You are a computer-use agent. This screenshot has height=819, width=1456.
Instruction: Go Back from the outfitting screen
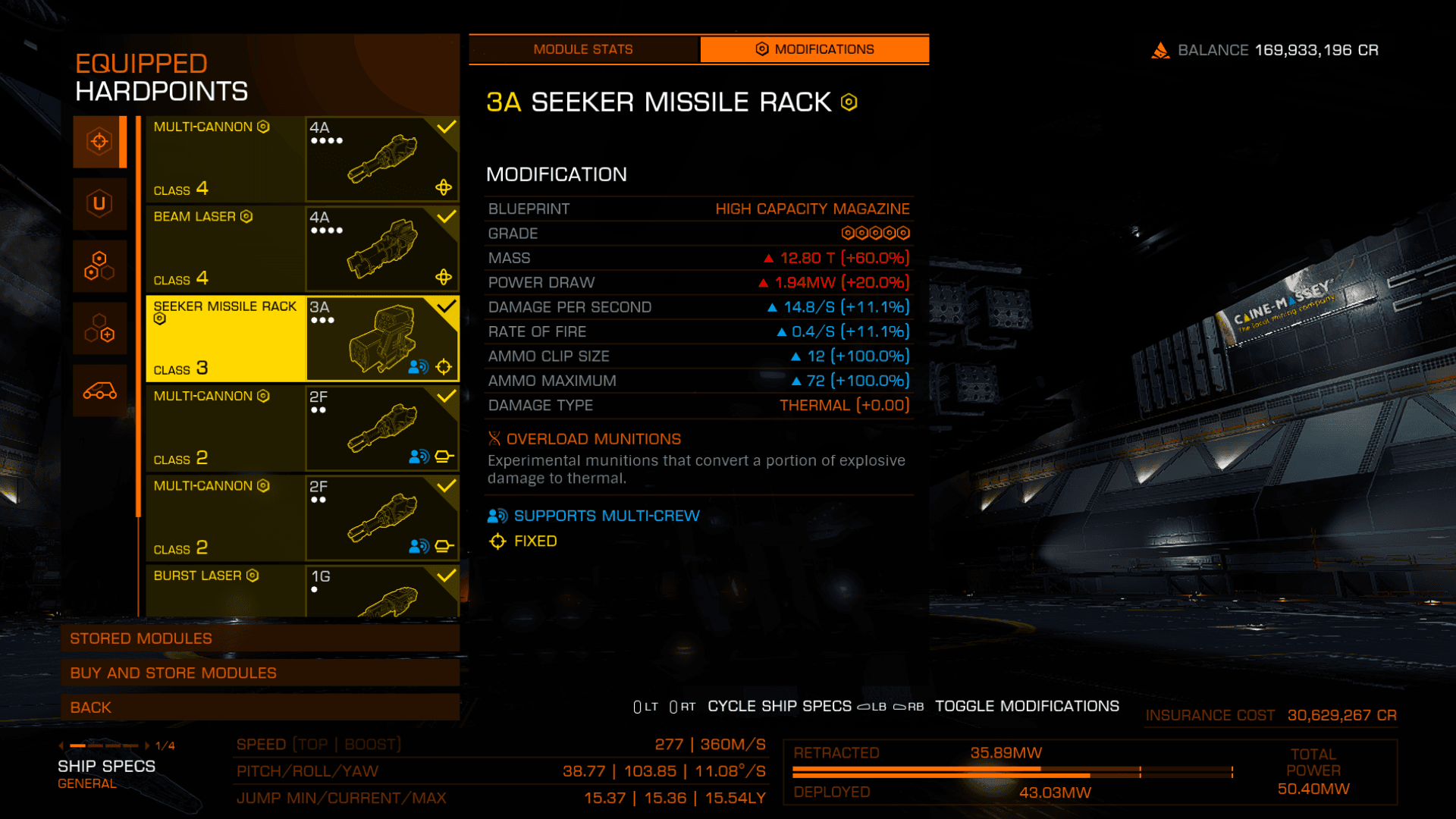point(259,708)
